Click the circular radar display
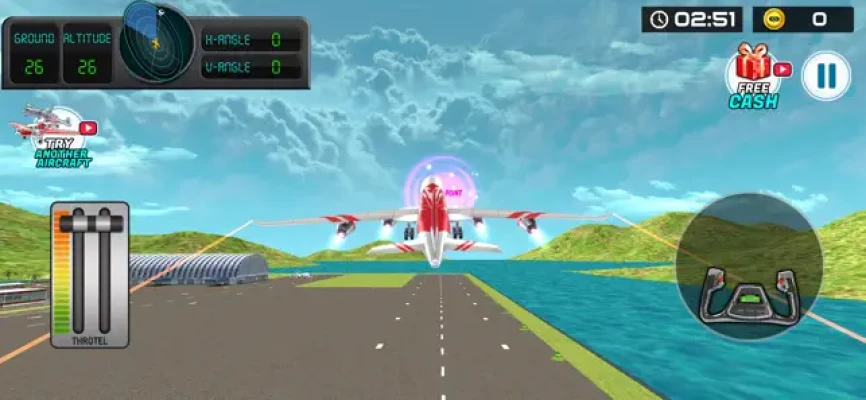The width and height of the screenshot is (866, 400). (x=157, y=41)
